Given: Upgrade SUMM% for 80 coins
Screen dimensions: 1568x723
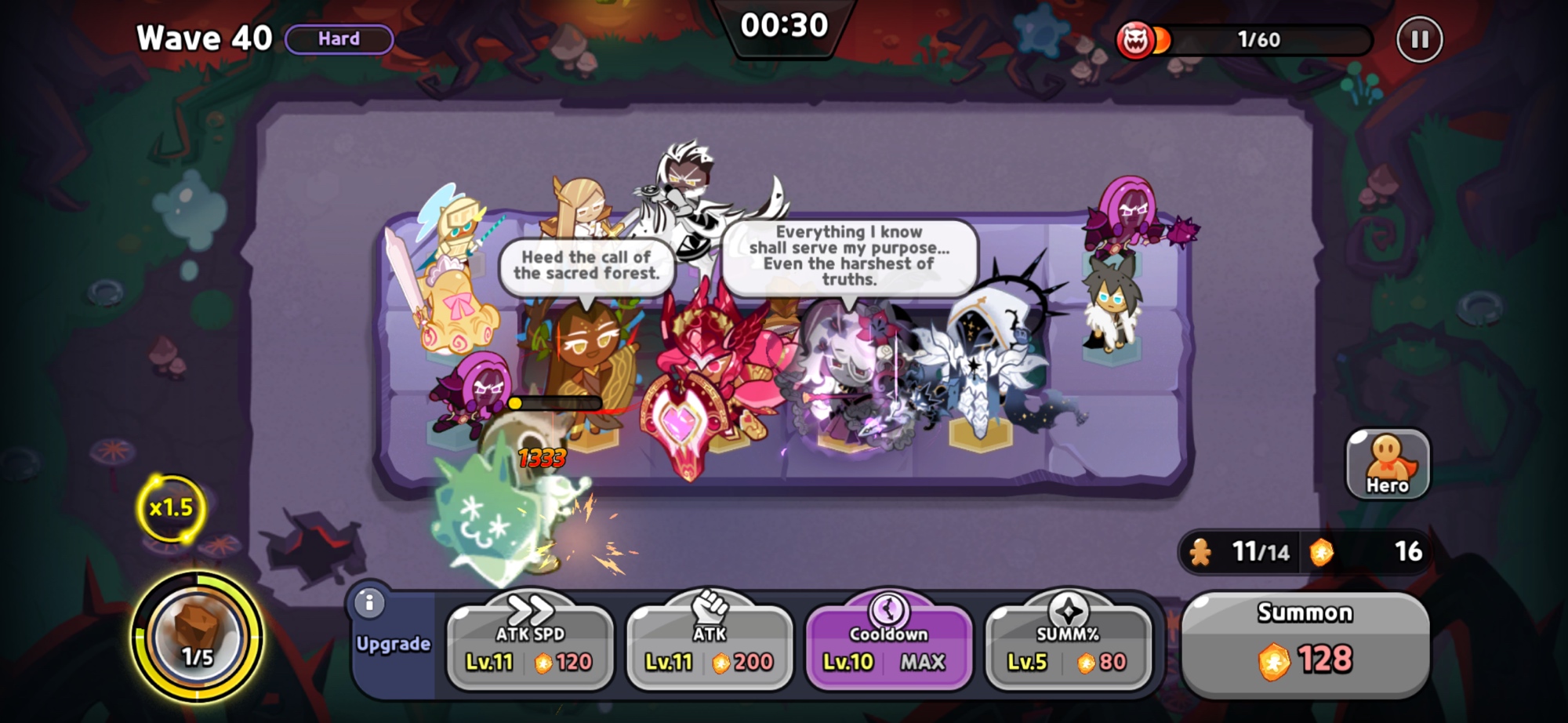Looking at the screenshot, I should (x=1068, y=648).
